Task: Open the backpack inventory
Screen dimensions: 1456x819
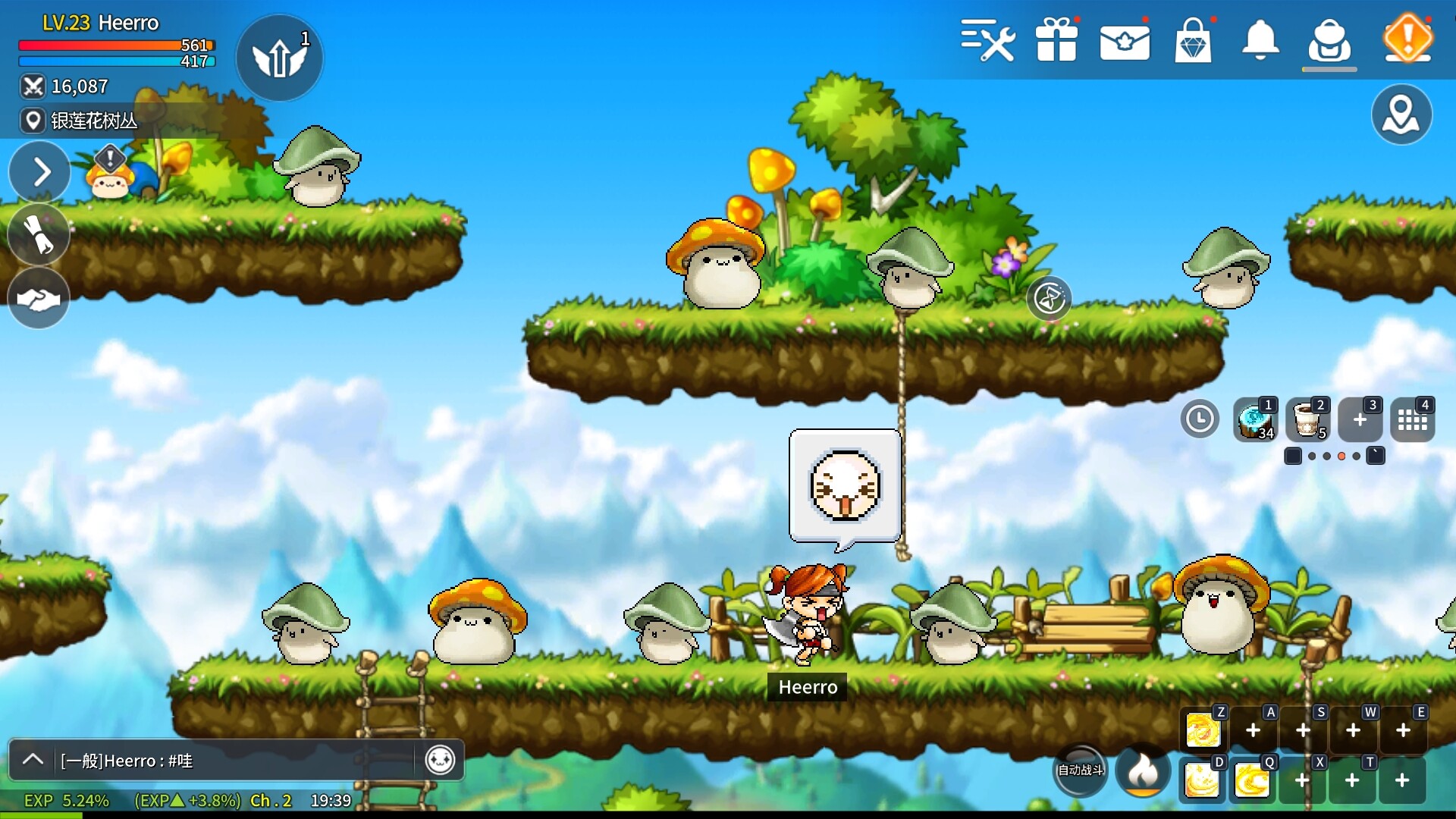Action: point(1329,41)
